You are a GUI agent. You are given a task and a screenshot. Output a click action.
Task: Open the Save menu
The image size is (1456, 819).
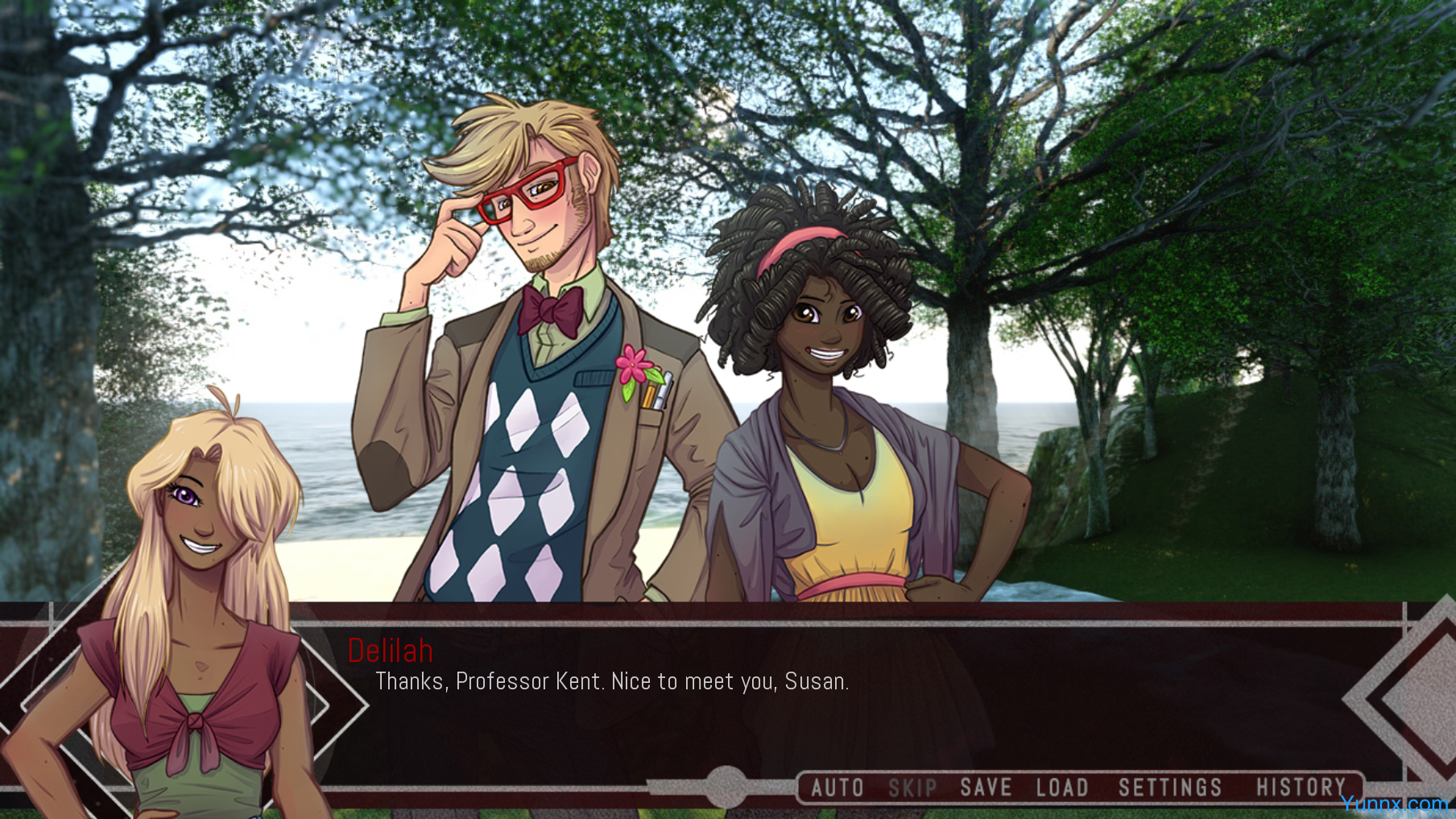986,788
